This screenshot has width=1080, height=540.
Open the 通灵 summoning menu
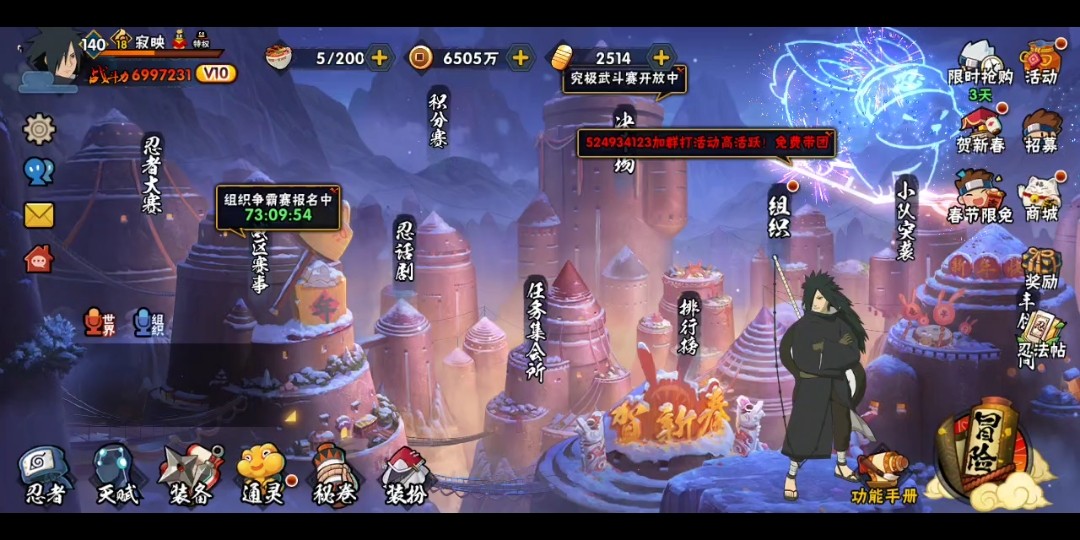(261, 474)
